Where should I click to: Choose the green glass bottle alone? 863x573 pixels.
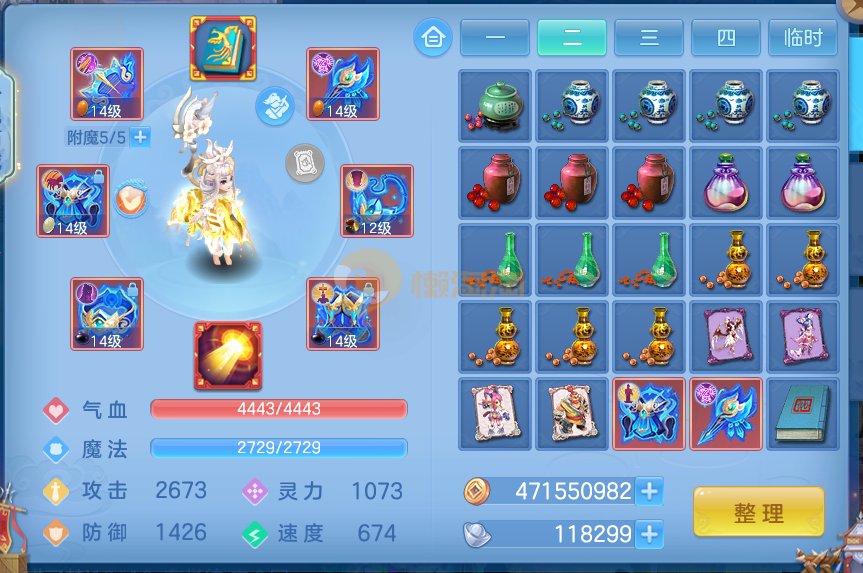[495, 259]
